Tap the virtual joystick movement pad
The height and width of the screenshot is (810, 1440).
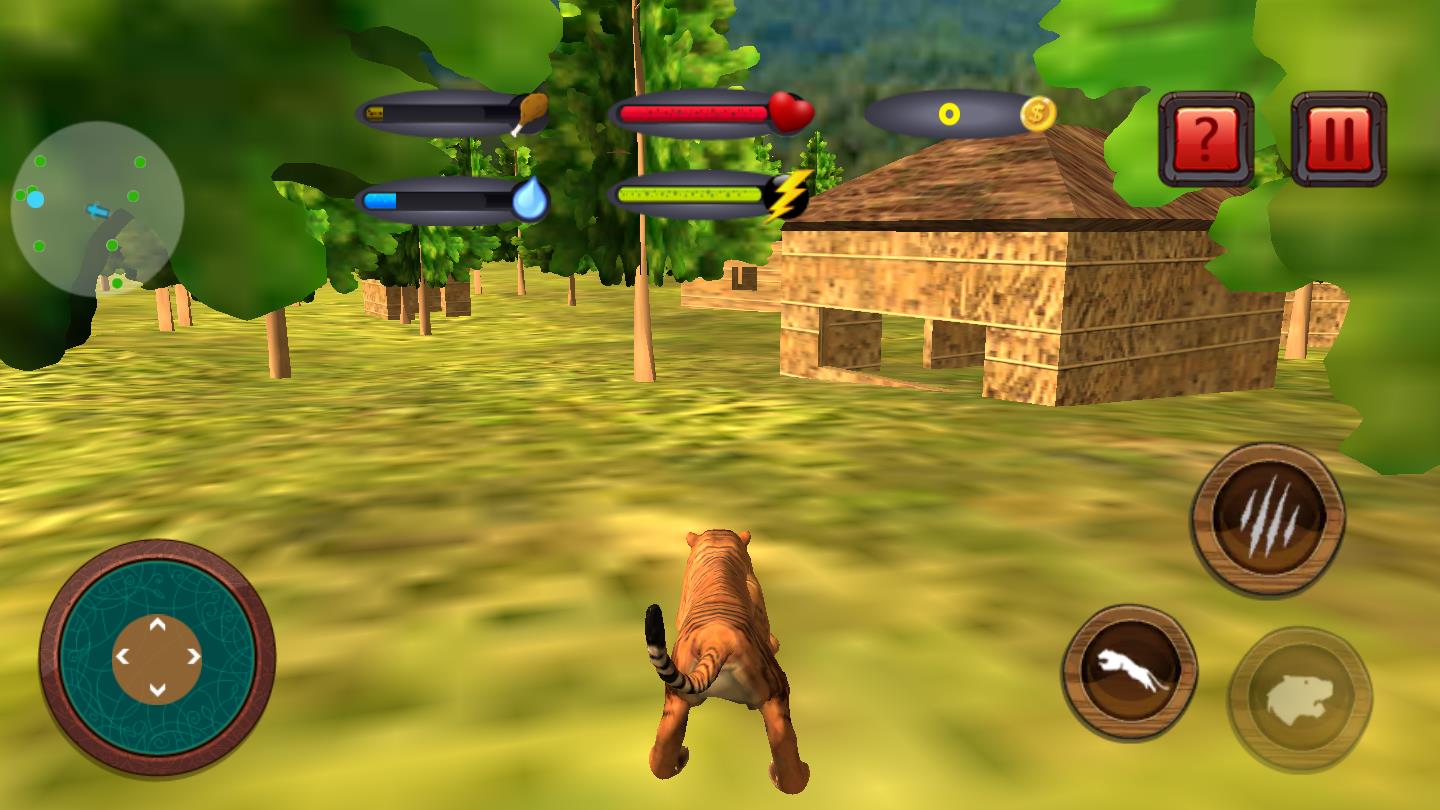pyautogui.click(x=157, y=657)
